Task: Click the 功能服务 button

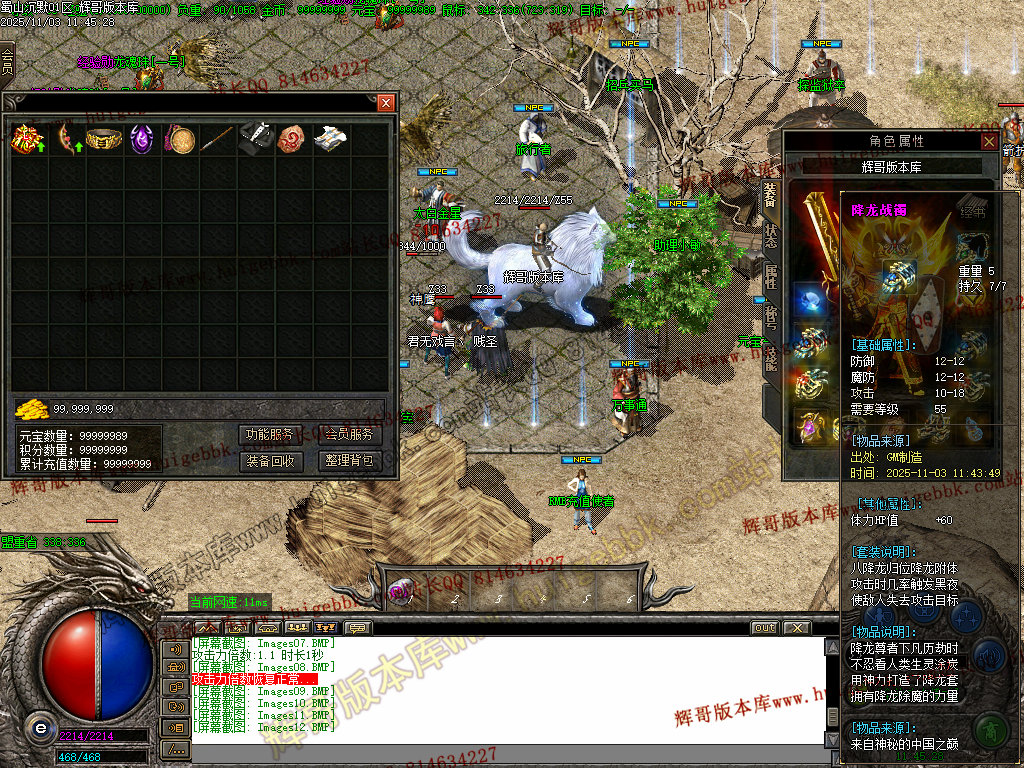Action: pyautogui.click(x=270, y=435)
